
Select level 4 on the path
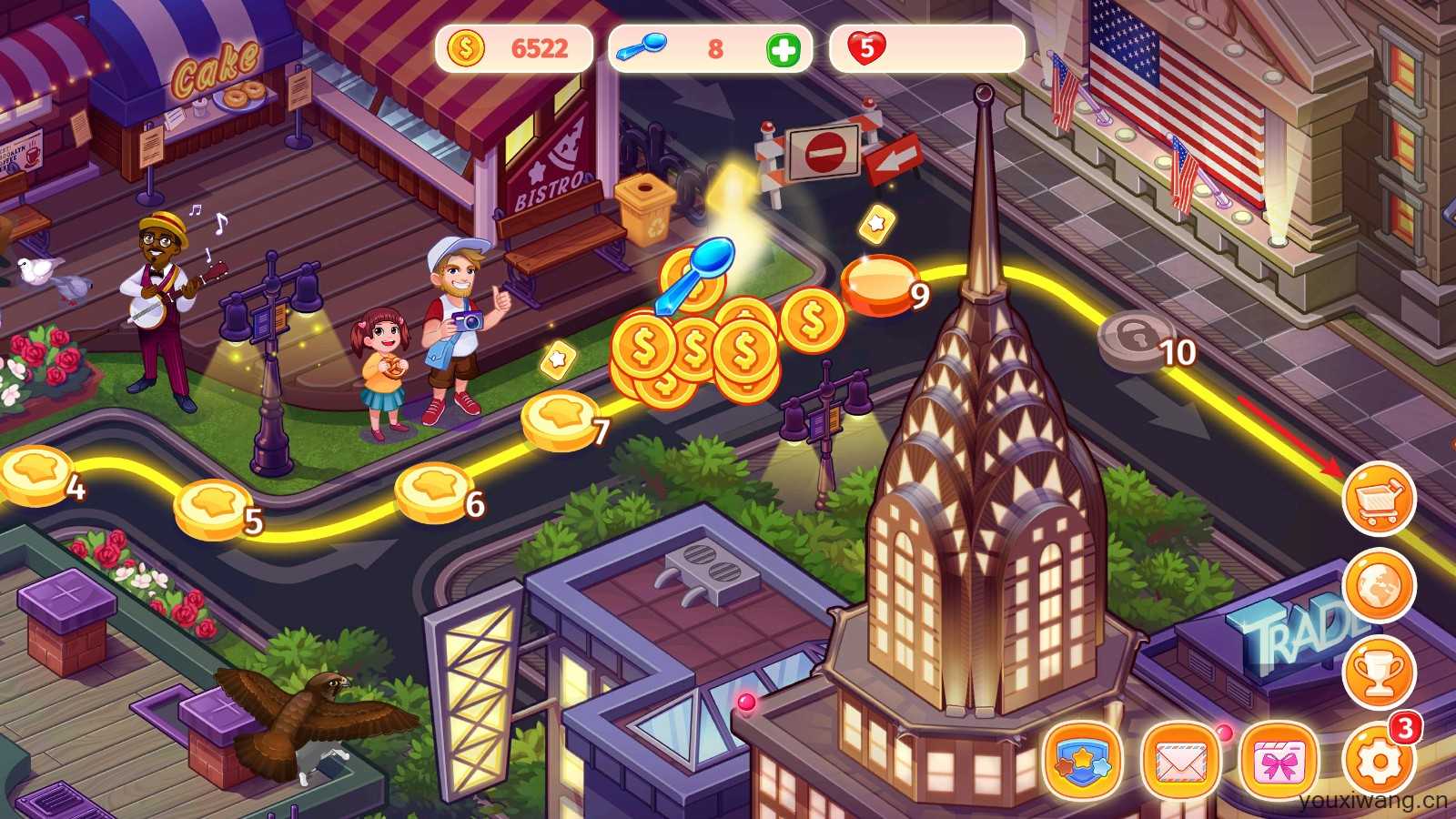[36, 473]
